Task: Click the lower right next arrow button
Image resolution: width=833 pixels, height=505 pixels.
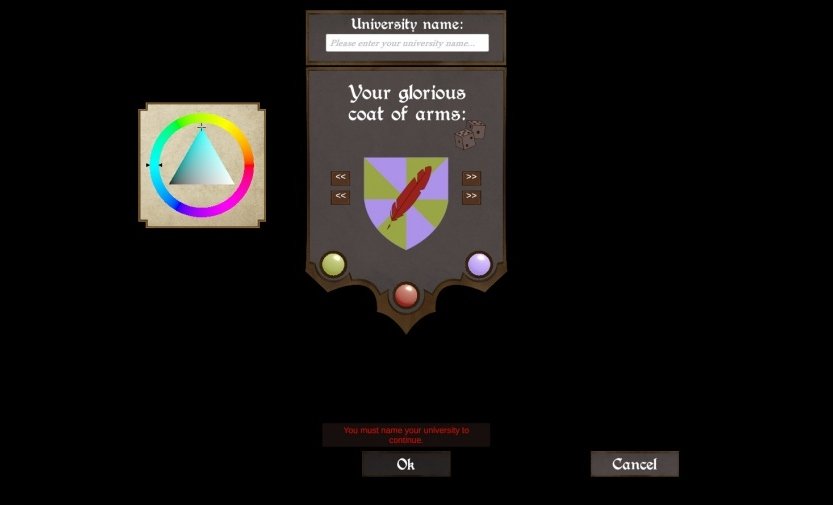Action: tap(471, 197)
